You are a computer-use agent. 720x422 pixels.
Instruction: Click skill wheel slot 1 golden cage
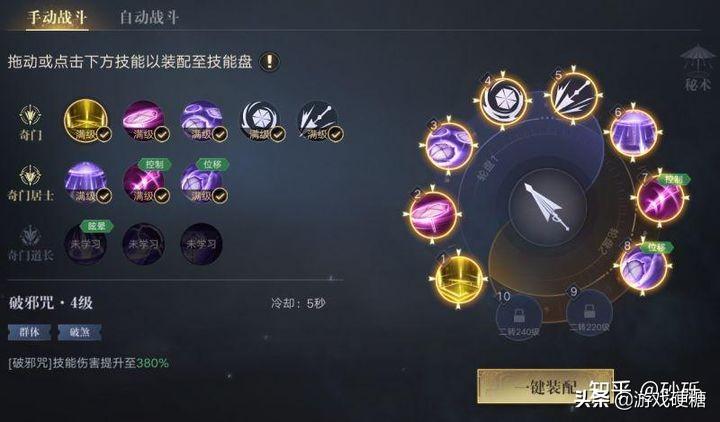(x=456, y=274)
